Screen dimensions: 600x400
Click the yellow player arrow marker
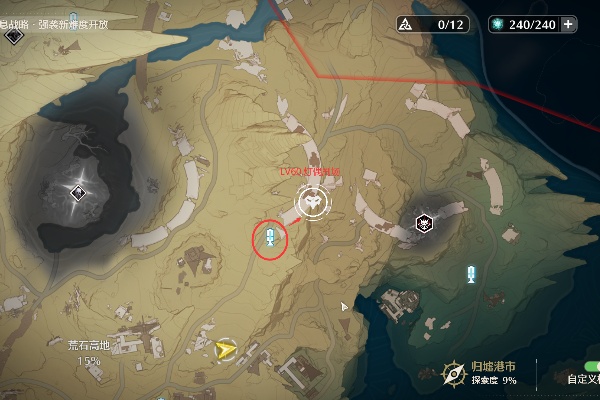coord(225,349)
